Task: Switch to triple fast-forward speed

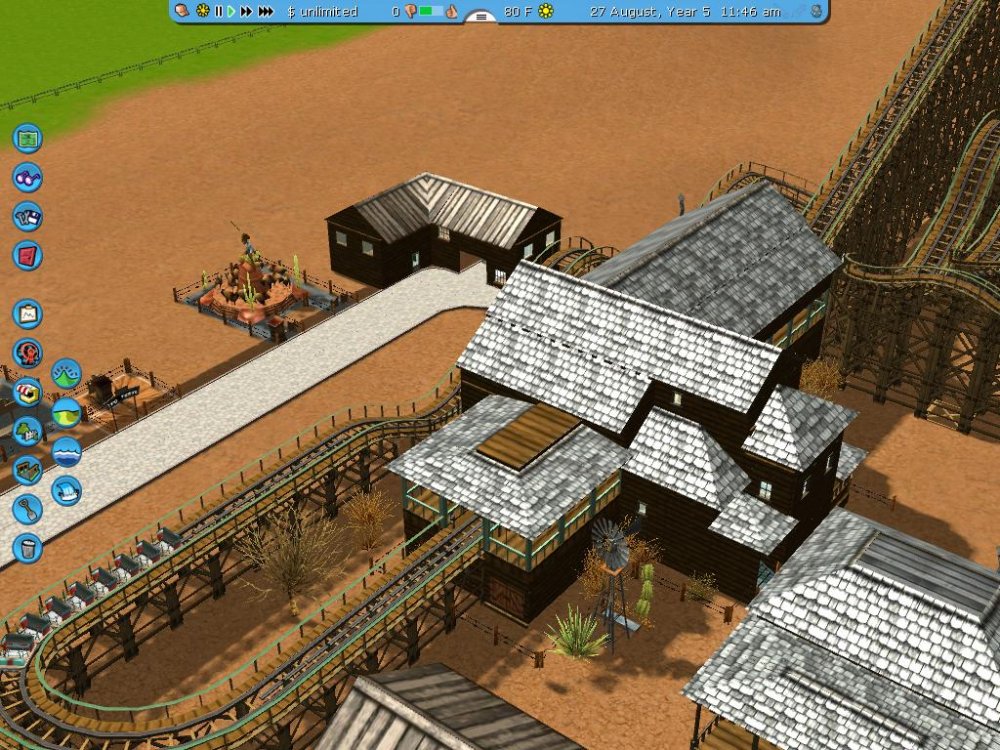Action: tap(265, 11)
